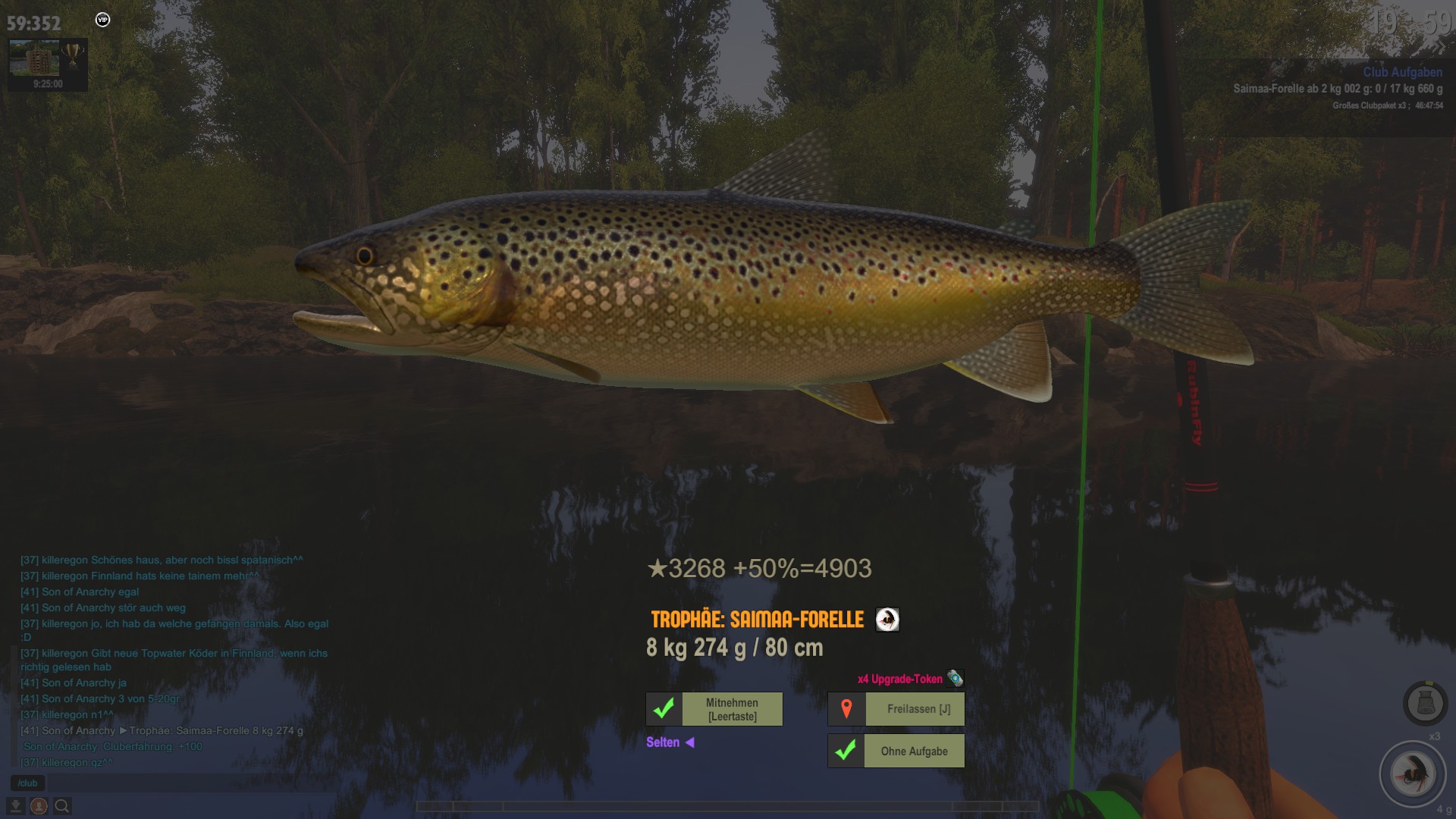Viewport: 1456px width, 819px height.
Task: Click the /club chat channel tag
Action: [x=28, y=783]
